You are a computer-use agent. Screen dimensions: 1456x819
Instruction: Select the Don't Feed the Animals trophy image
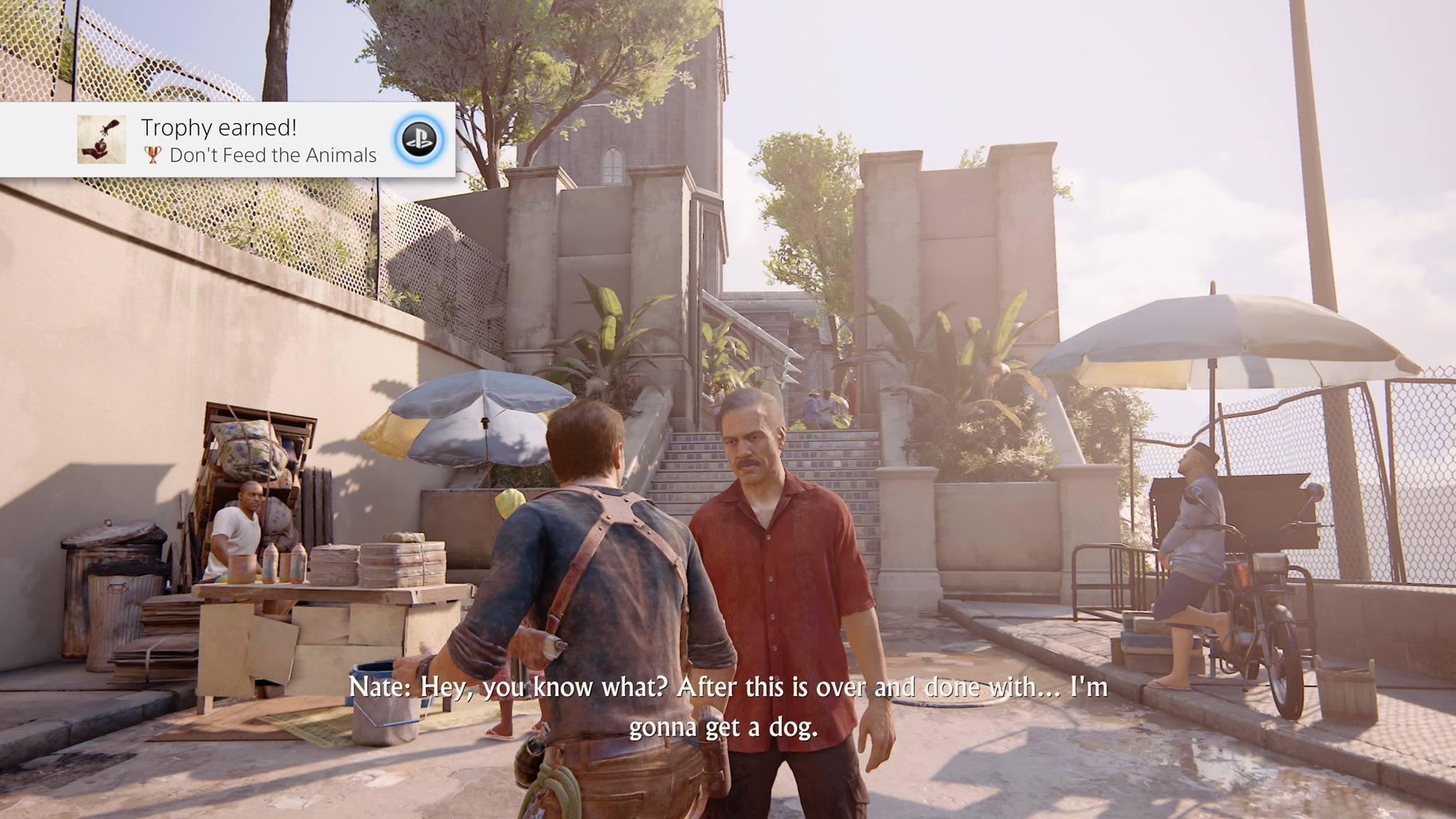point(102,139)
